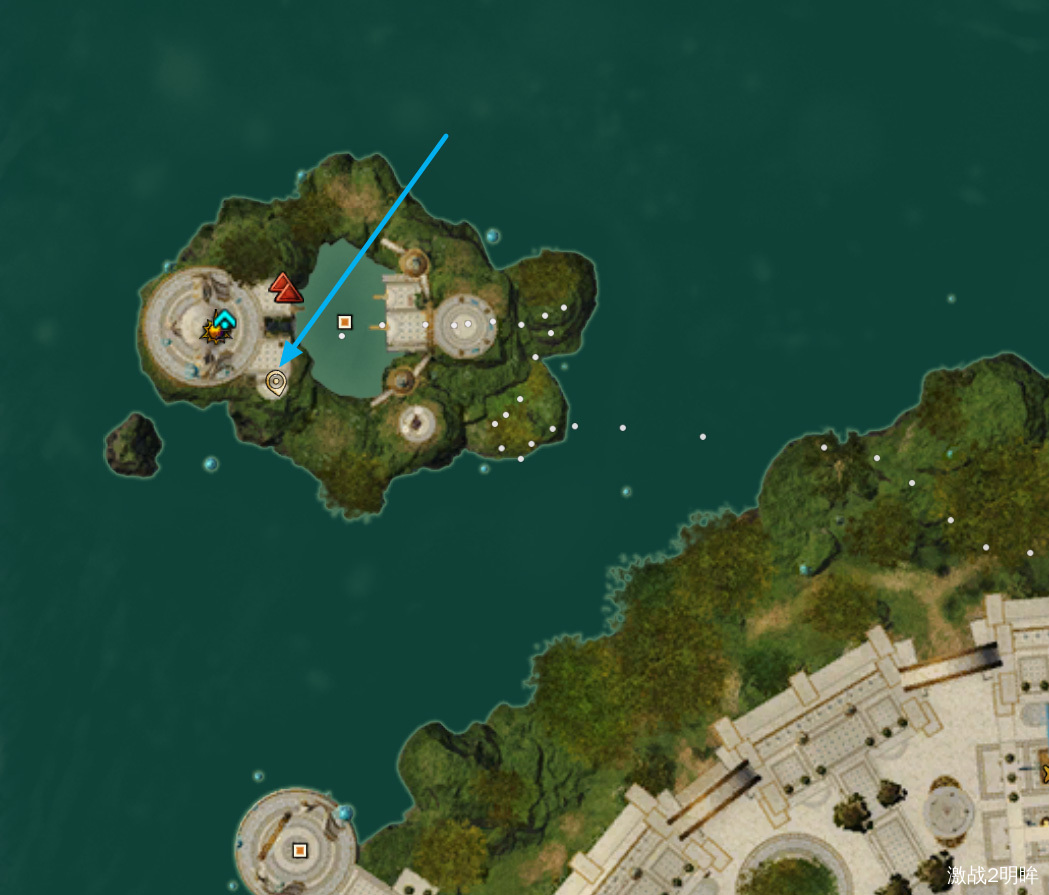Select the cyan chevron marker on the round plaza

[x=225, y=319]
